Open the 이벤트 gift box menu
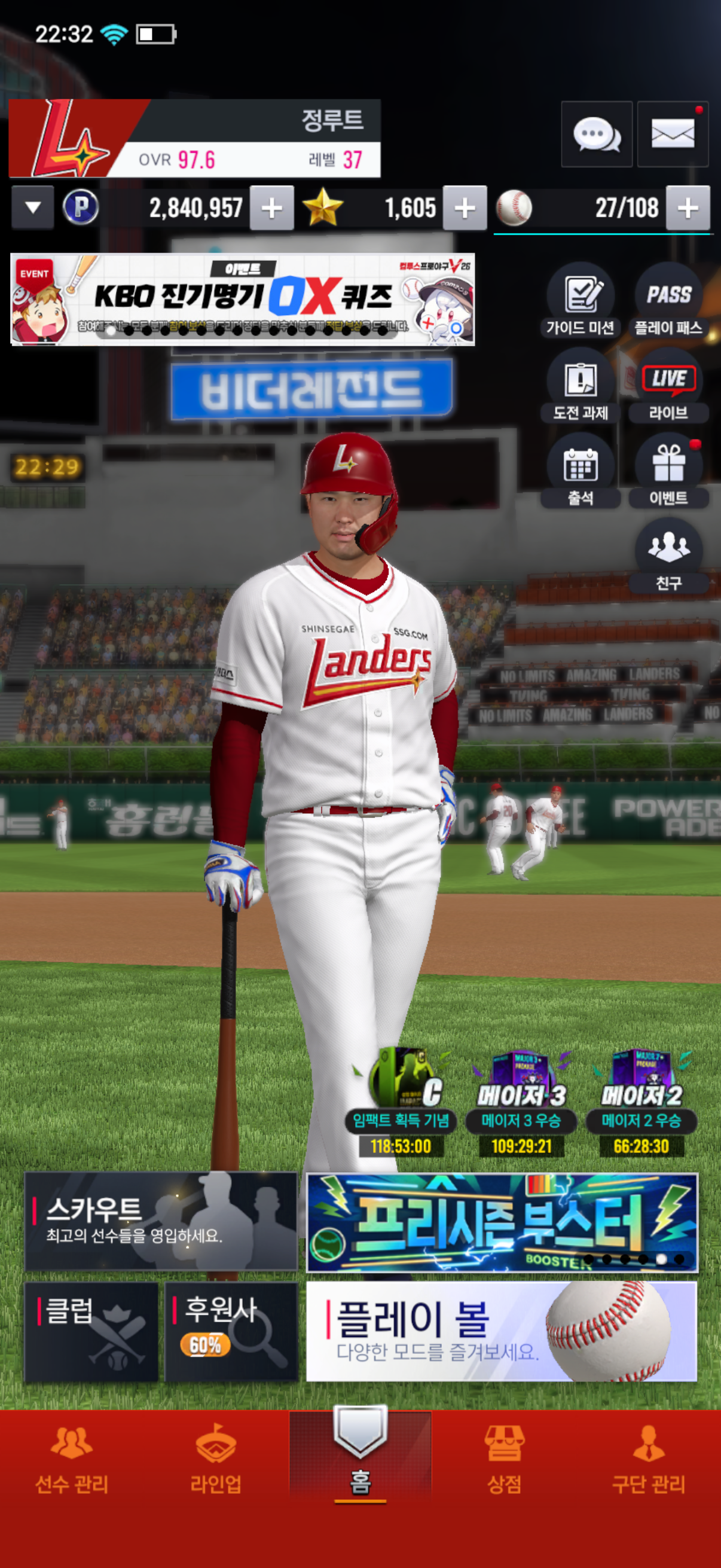Screen dimensions: 721x1568 coord(668,471)
